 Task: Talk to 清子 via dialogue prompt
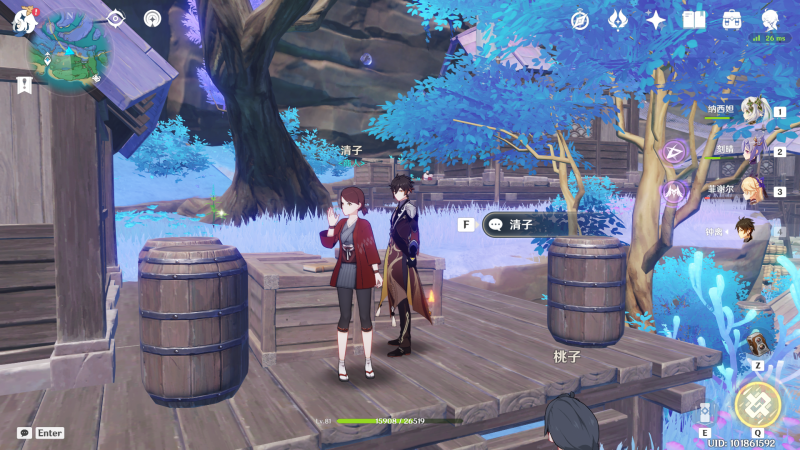(530, 224)
